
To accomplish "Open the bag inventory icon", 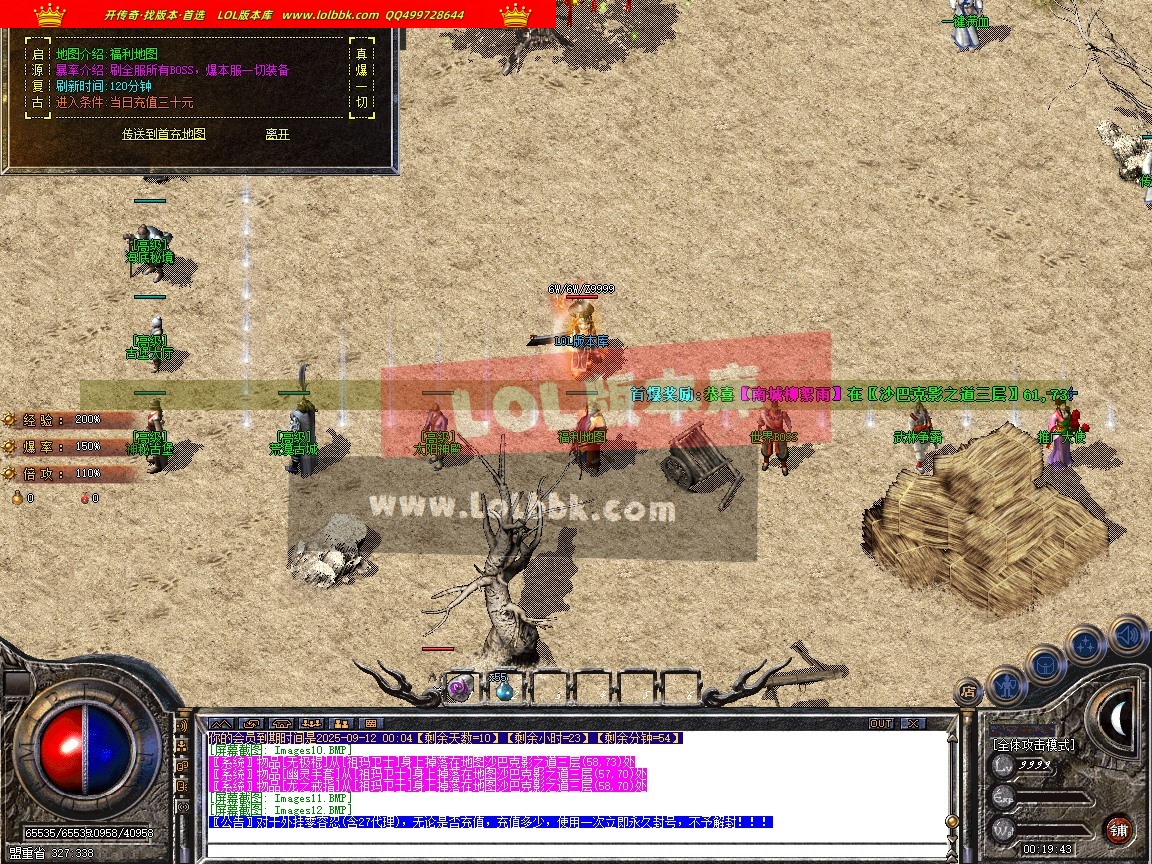I will (x=1045, y=663).
